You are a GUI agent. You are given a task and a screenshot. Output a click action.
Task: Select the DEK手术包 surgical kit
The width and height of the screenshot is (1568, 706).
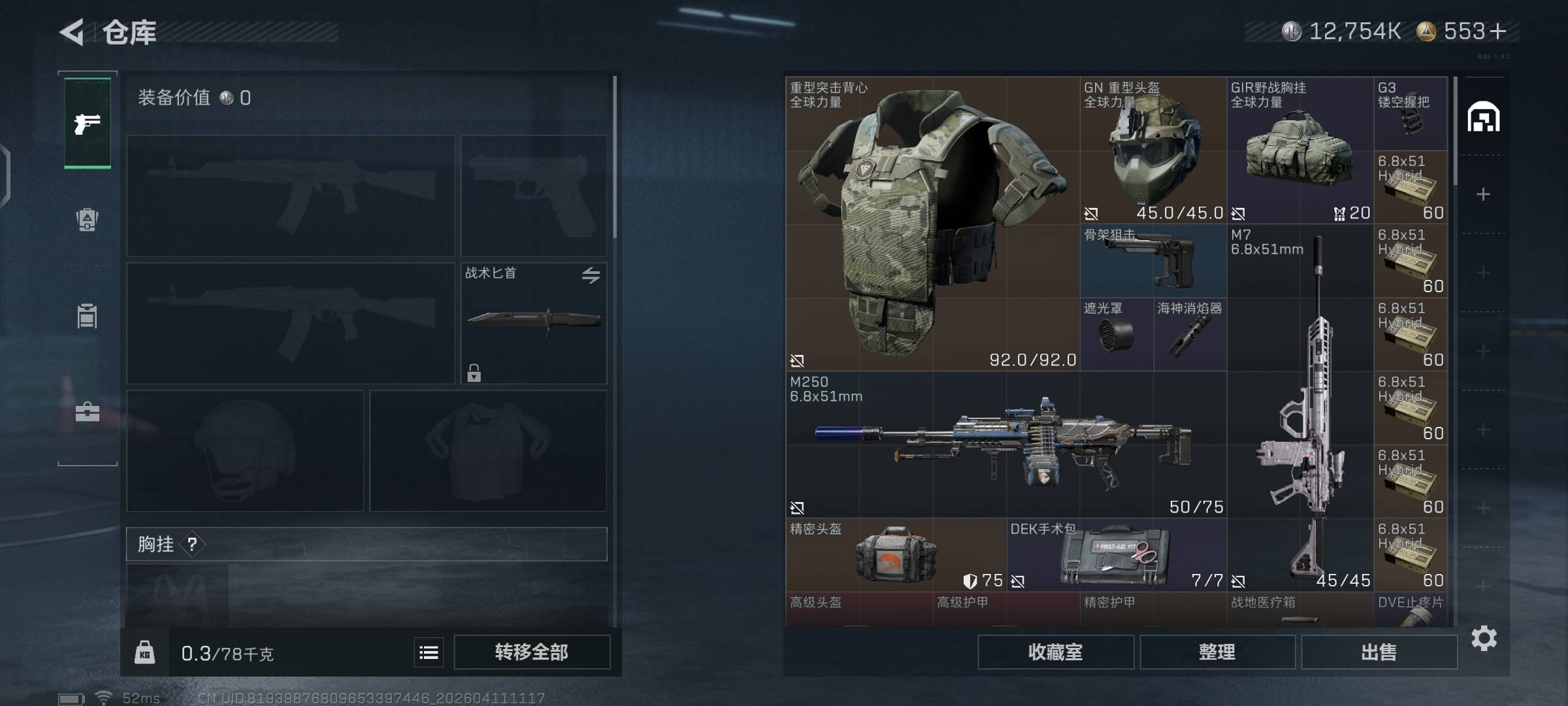tap(1116, 555)
